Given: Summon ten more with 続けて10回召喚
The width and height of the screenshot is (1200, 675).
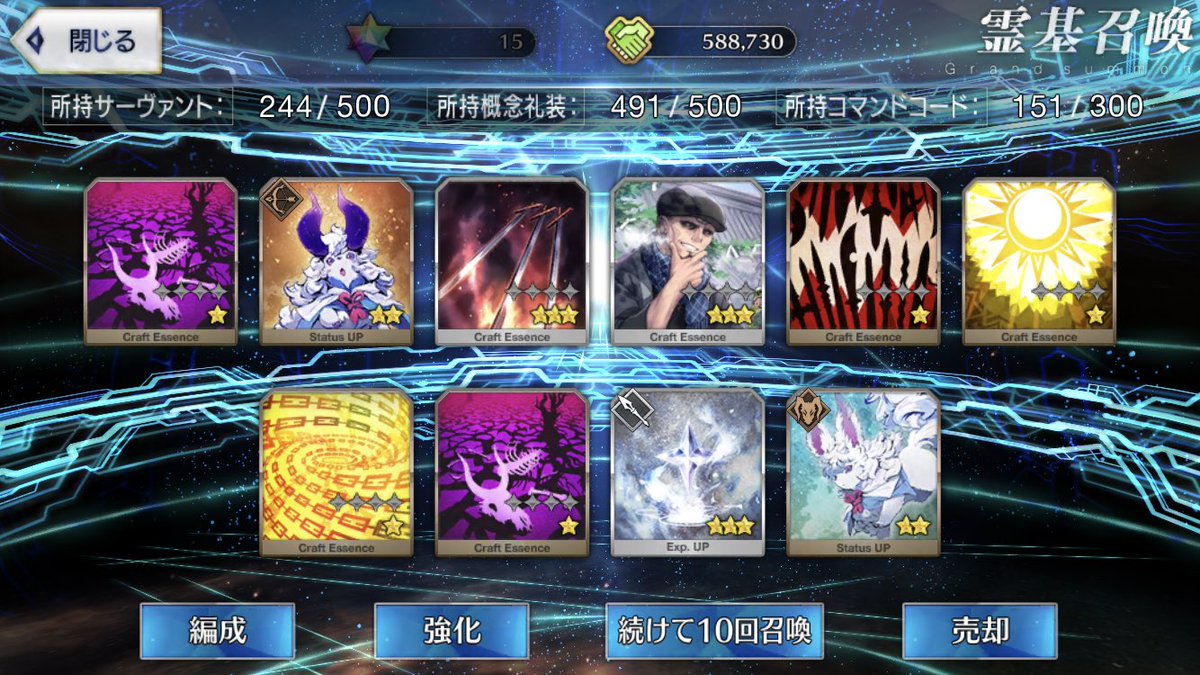Looking at the screenshot, I should [714, 630].
